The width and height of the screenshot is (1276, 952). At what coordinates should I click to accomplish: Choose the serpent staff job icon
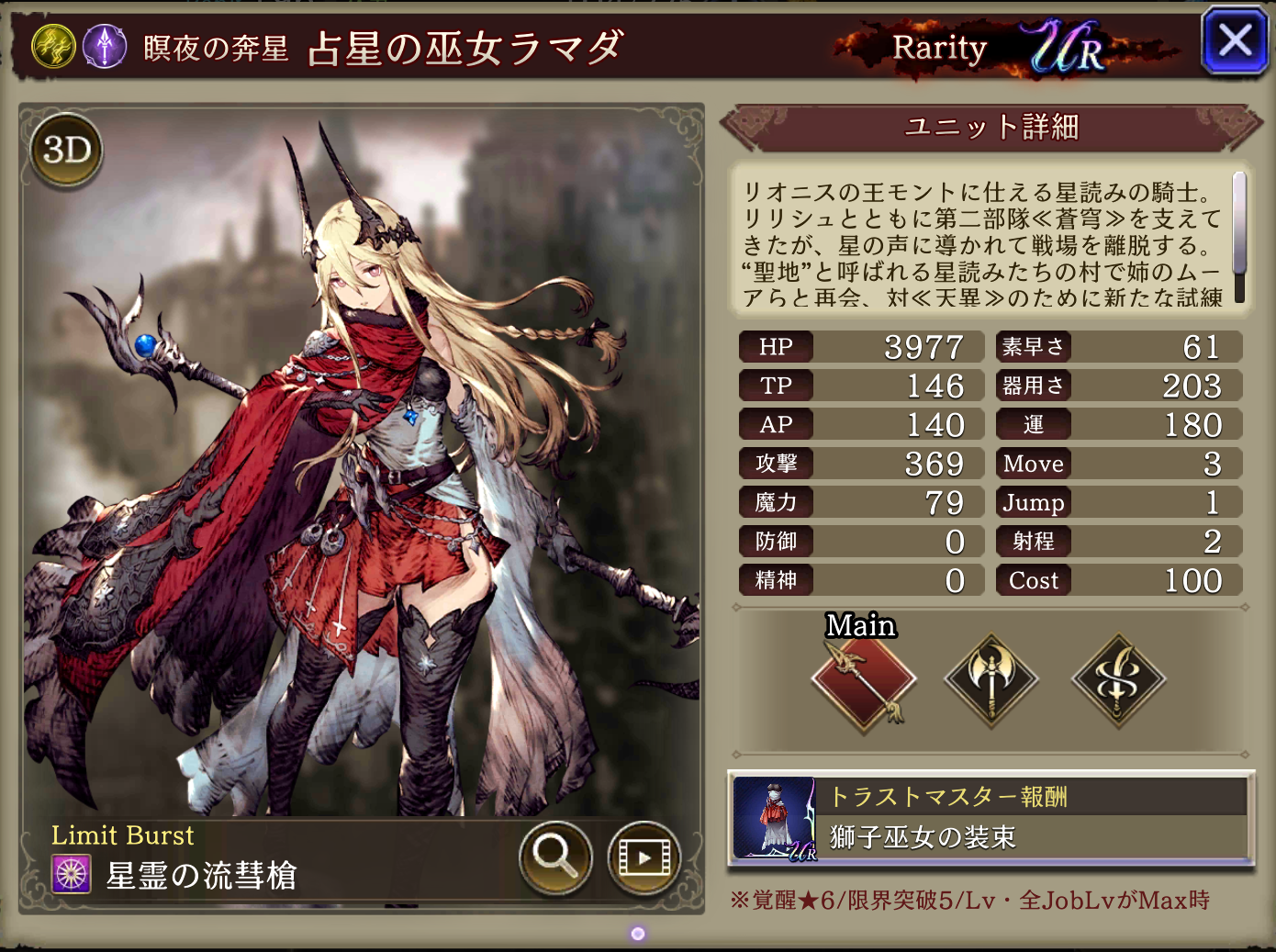[x=1118, y=681]
